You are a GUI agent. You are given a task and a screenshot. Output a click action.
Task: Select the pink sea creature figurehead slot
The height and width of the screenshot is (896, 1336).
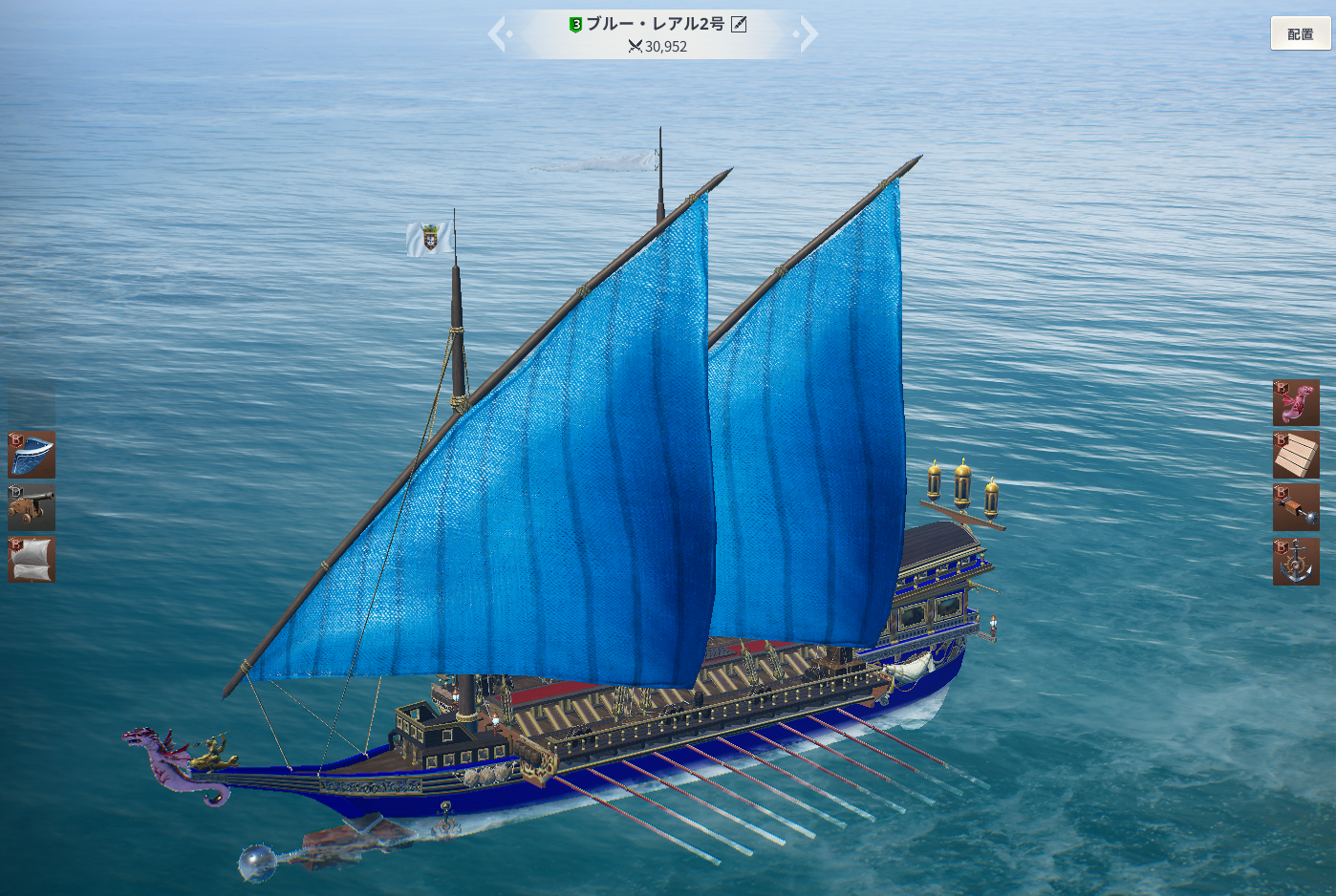1296,403
